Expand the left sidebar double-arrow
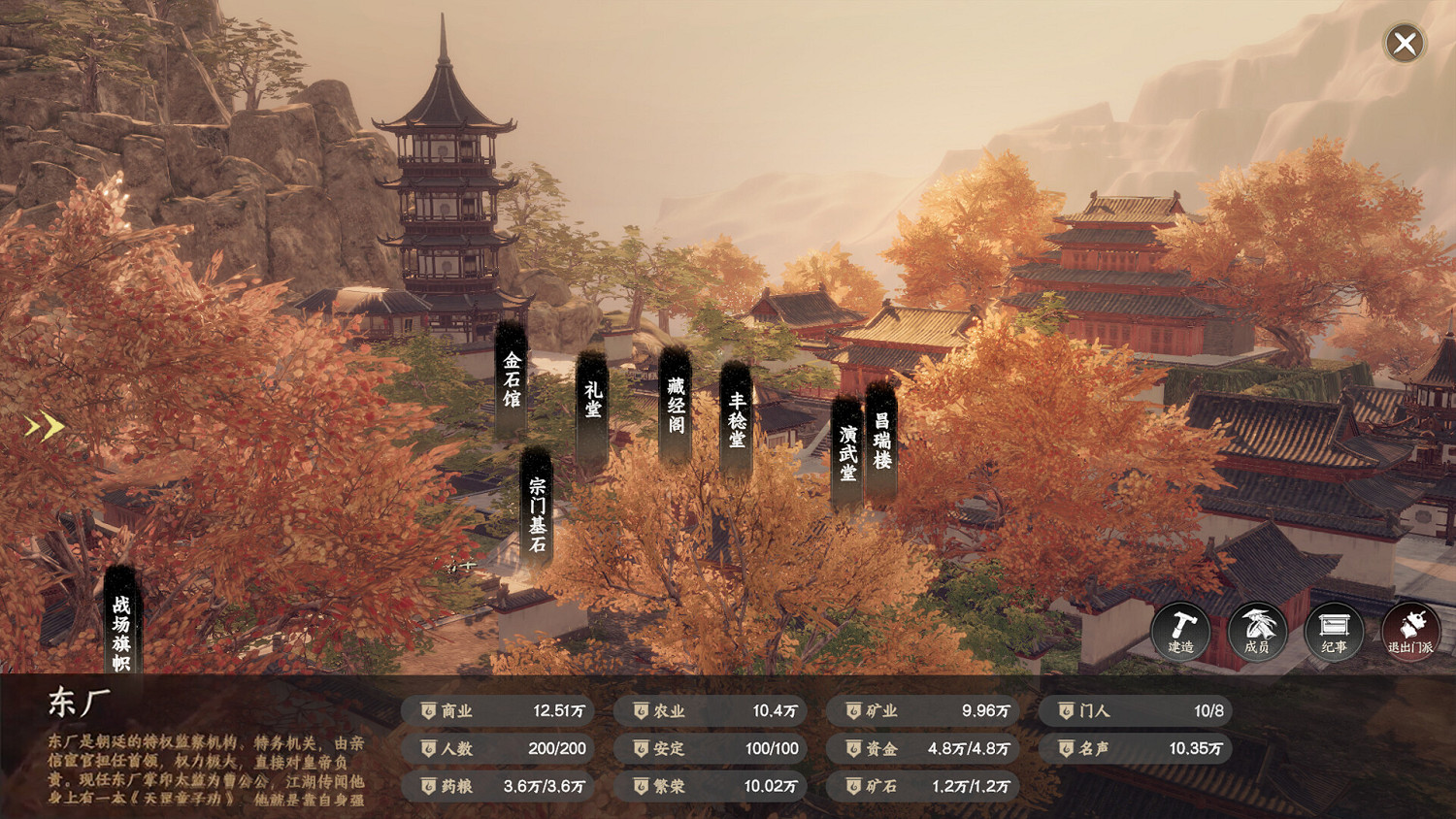This screenshot has height=819, width=1456. click(x=43, y=424)
